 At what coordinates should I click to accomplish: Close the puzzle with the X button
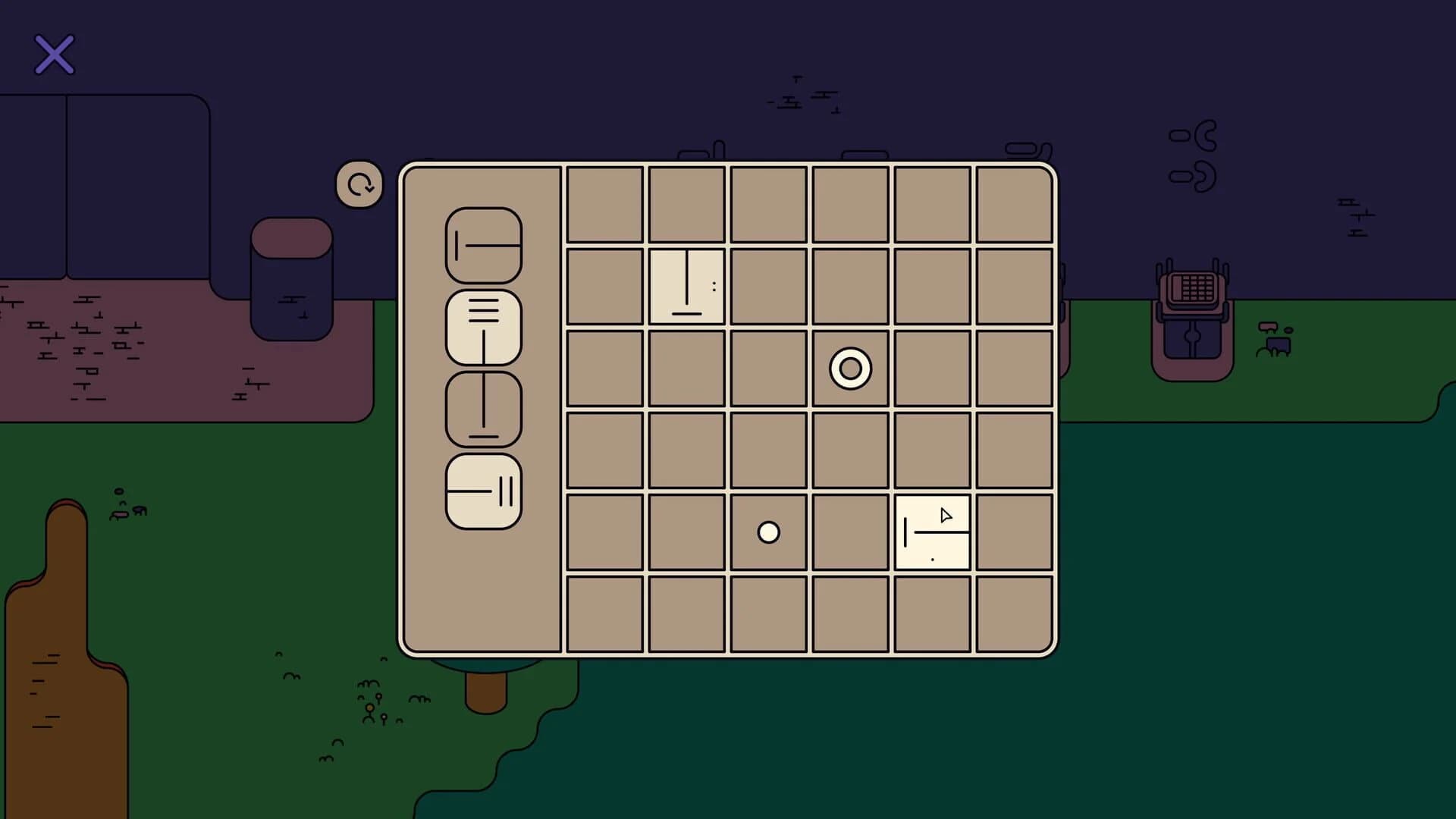tap(54, 54)
